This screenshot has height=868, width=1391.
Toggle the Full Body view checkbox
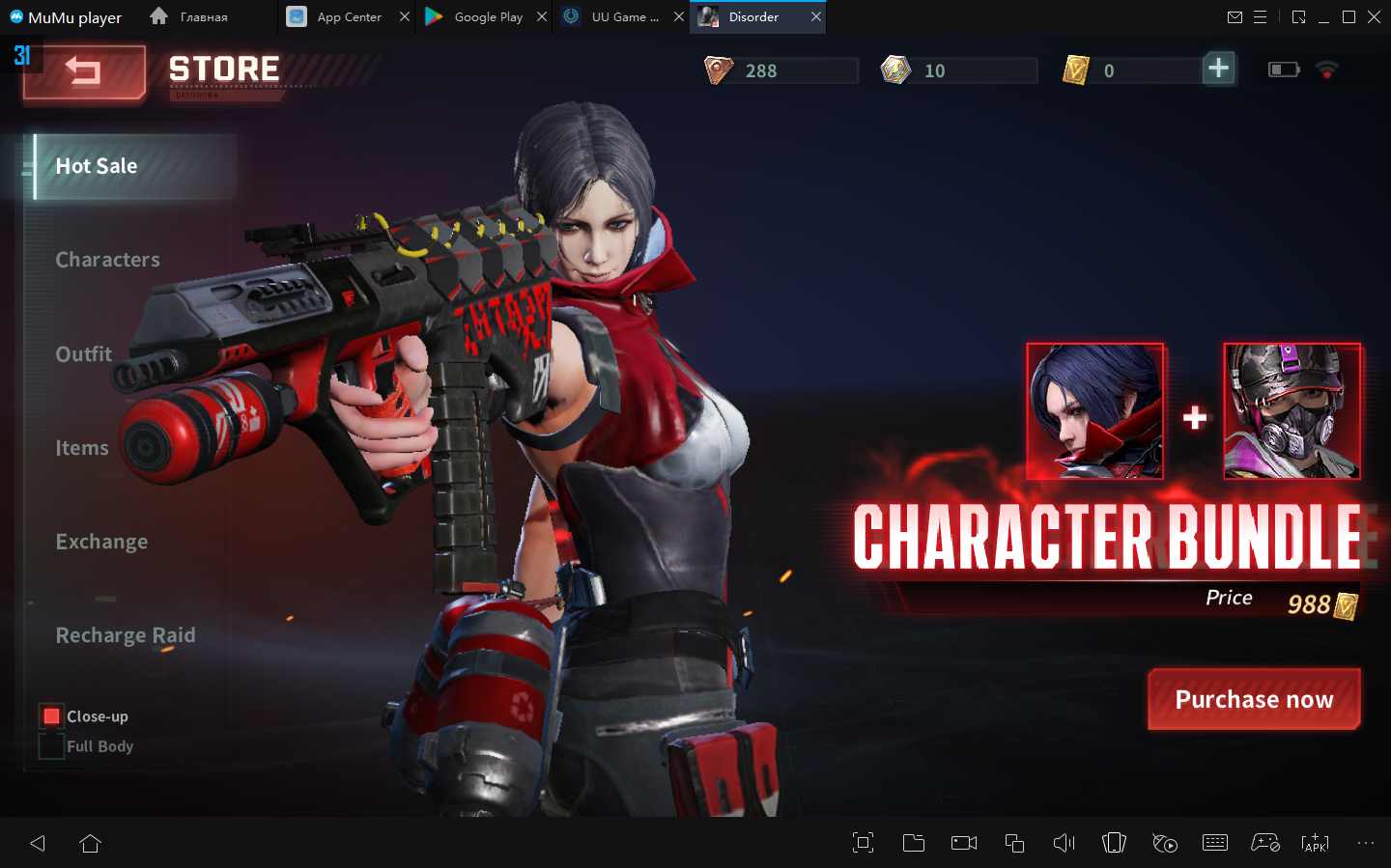pos(52,746)
